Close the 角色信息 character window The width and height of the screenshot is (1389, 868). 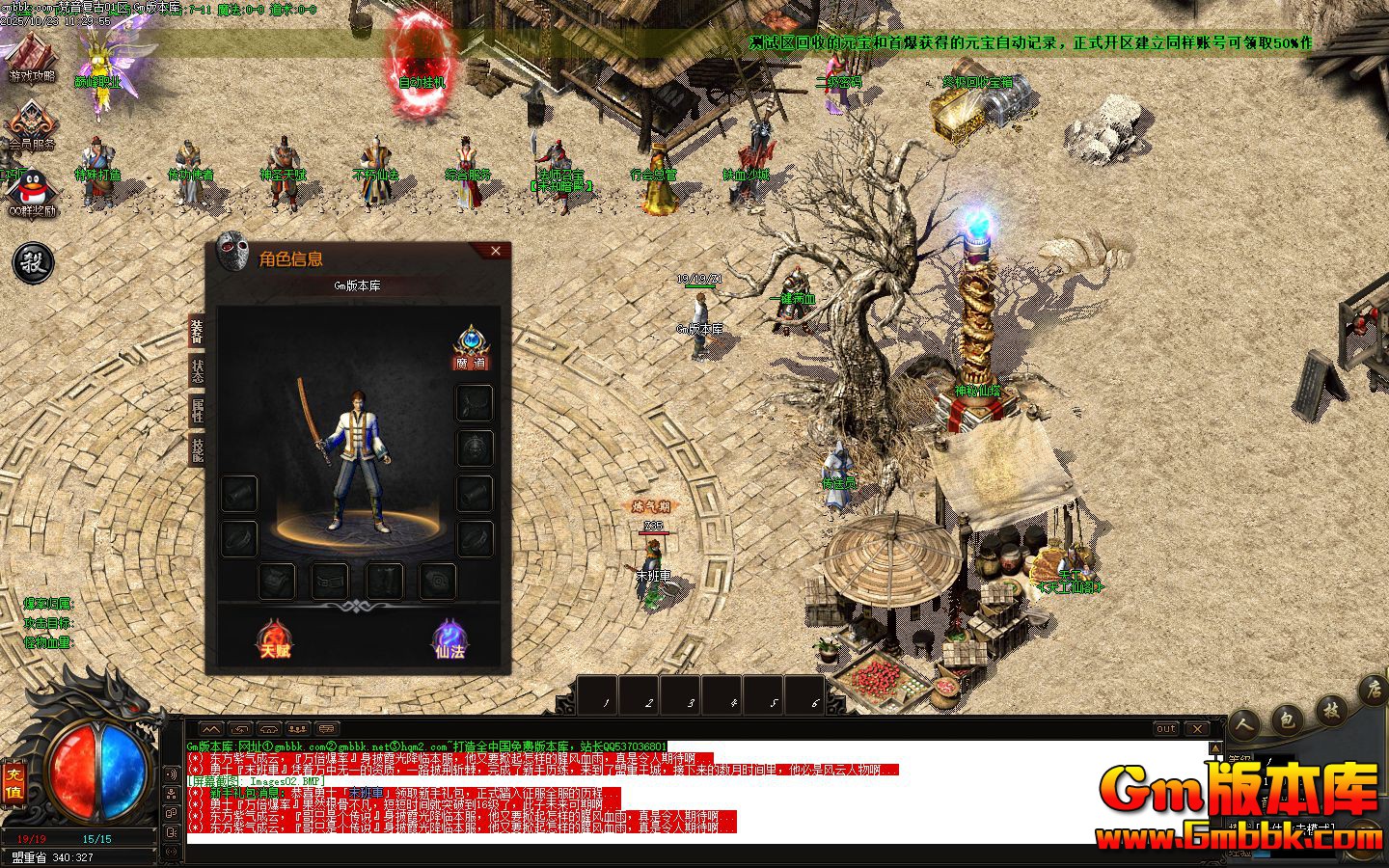(x=496, y=252)
